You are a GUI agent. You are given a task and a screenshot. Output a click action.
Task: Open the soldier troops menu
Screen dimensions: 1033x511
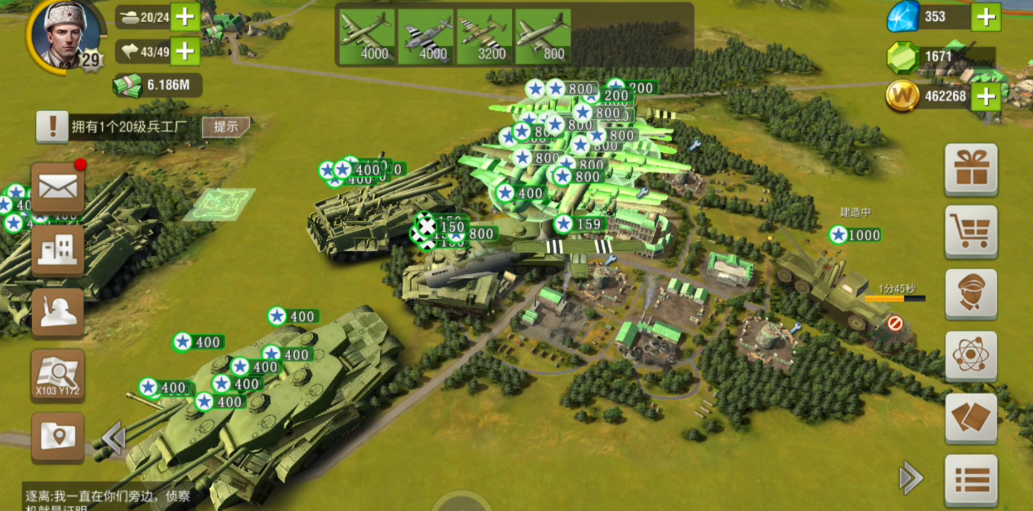tap(58, 311)
